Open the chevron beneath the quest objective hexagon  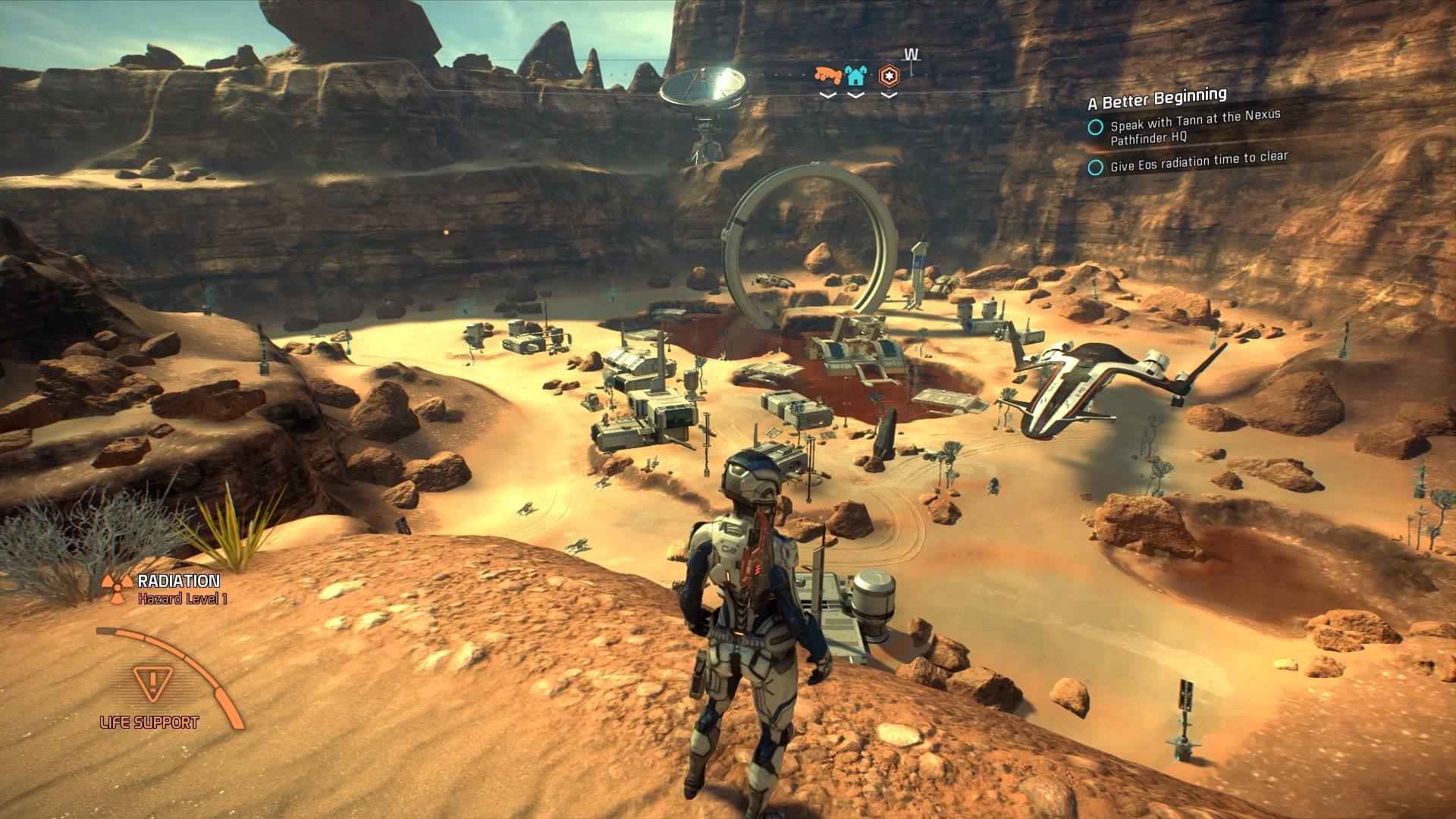889,96
